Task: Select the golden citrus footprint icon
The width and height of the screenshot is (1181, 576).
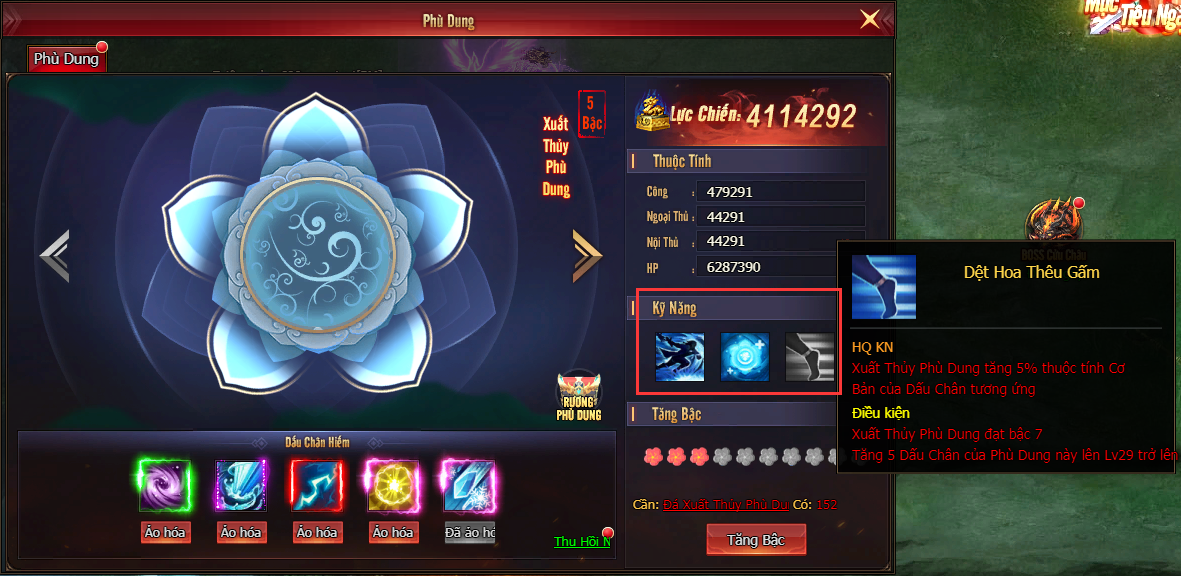Action: click(x=392, y=486)
